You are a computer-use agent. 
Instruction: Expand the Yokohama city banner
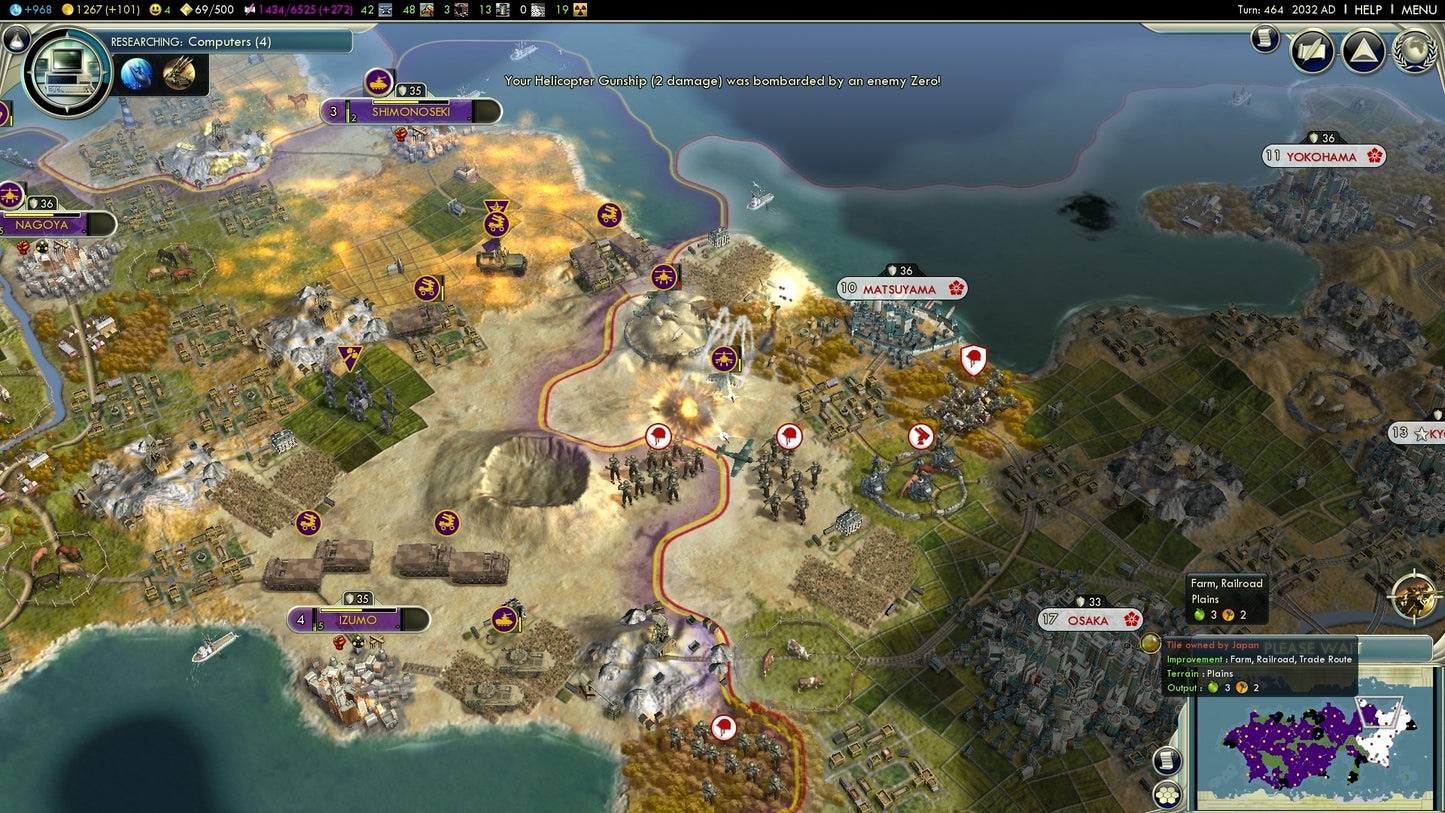click(x=1322, y=155)
